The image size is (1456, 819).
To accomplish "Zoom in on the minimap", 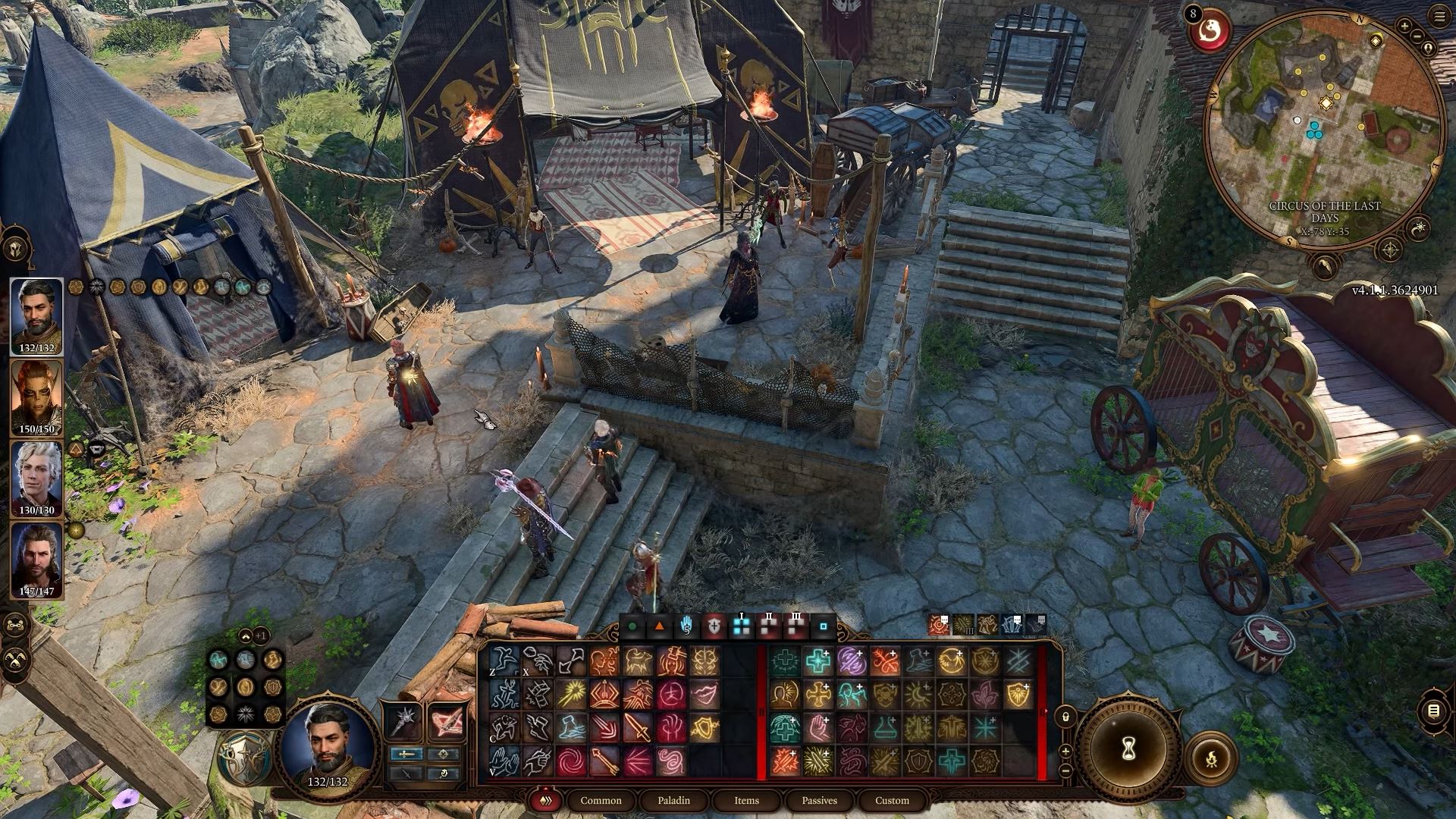I will coord(1404,27).
